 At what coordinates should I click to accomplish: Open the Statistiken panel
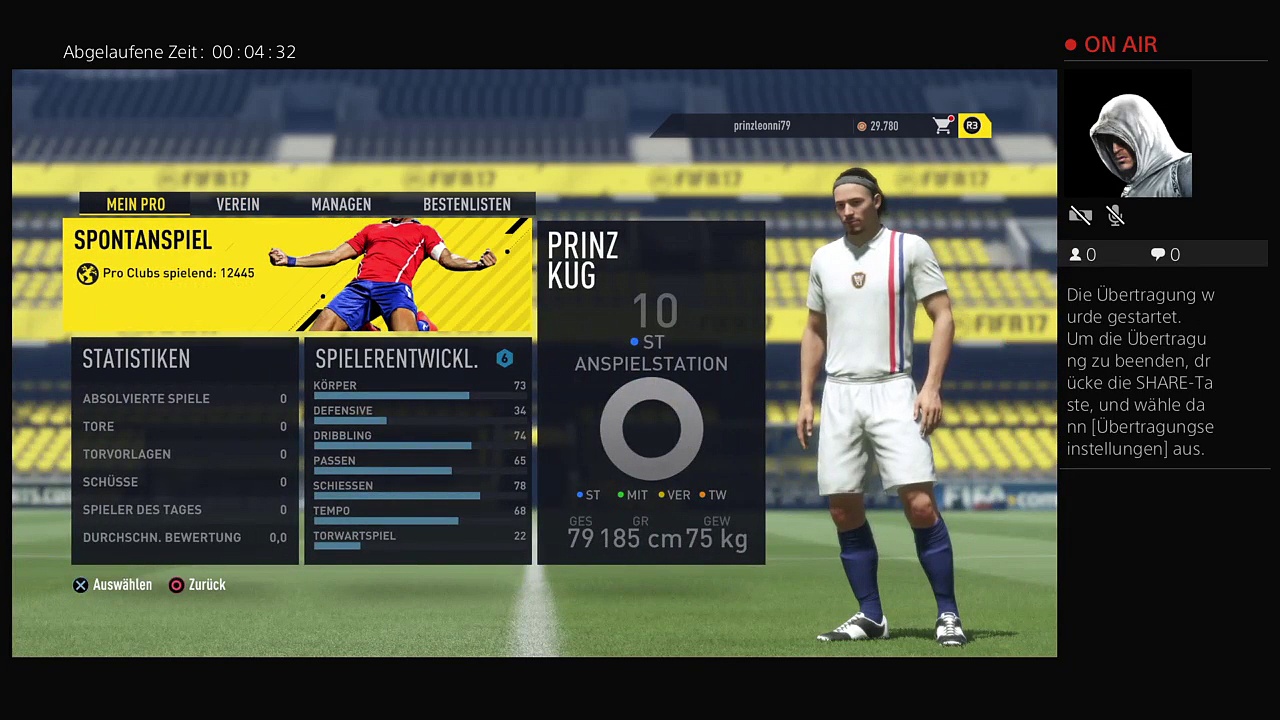185,451
